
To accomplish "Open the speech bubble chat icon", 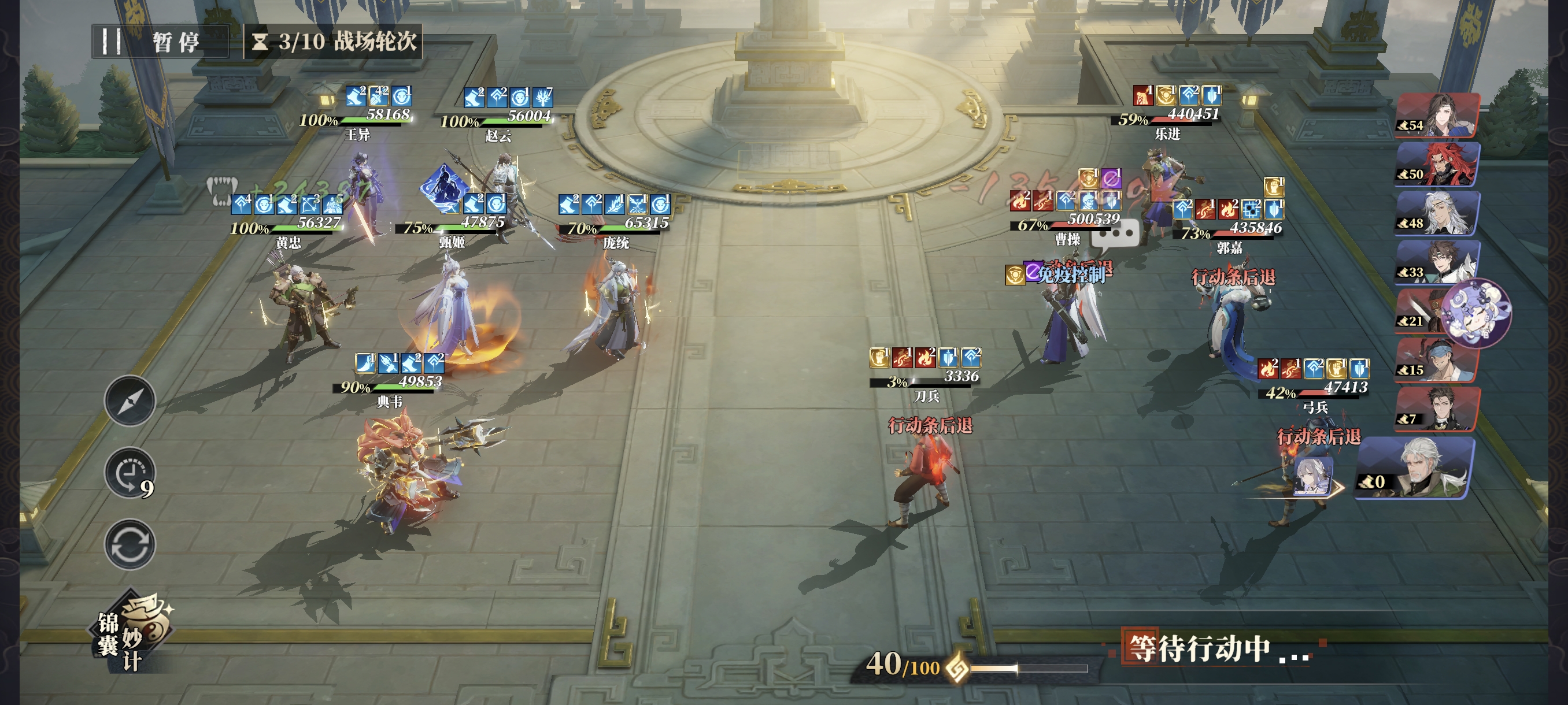I will (1115, 233).
